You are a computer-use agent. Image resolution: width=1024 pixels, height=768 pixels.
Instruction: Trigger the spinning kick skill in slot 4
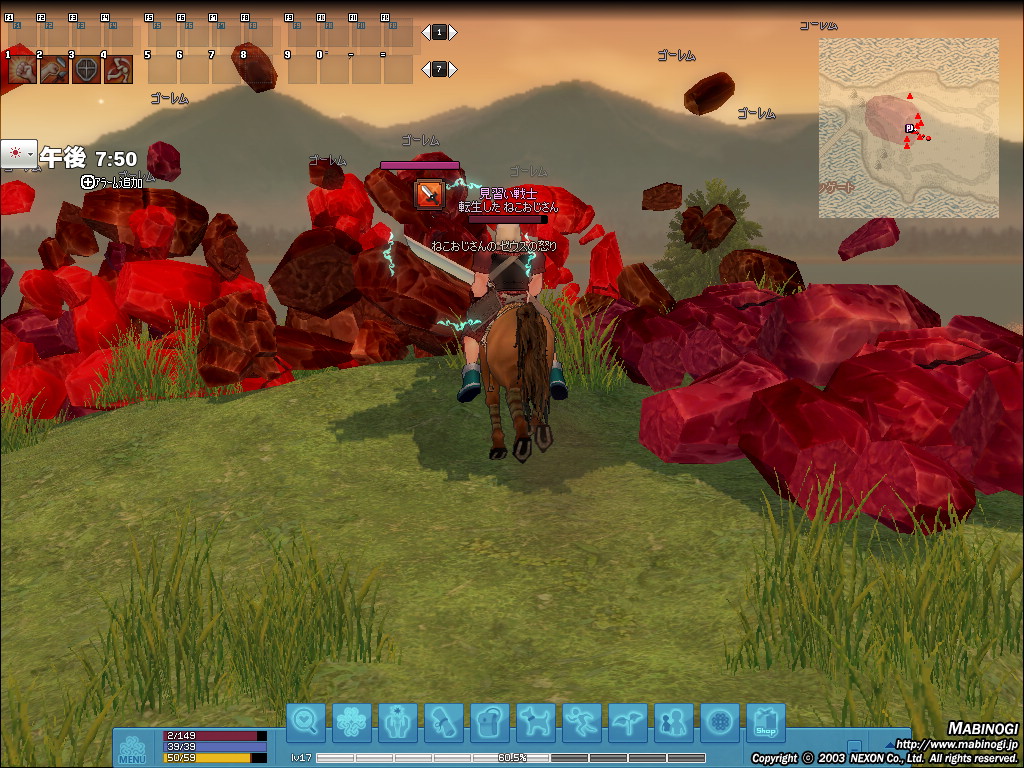(119, 70)
